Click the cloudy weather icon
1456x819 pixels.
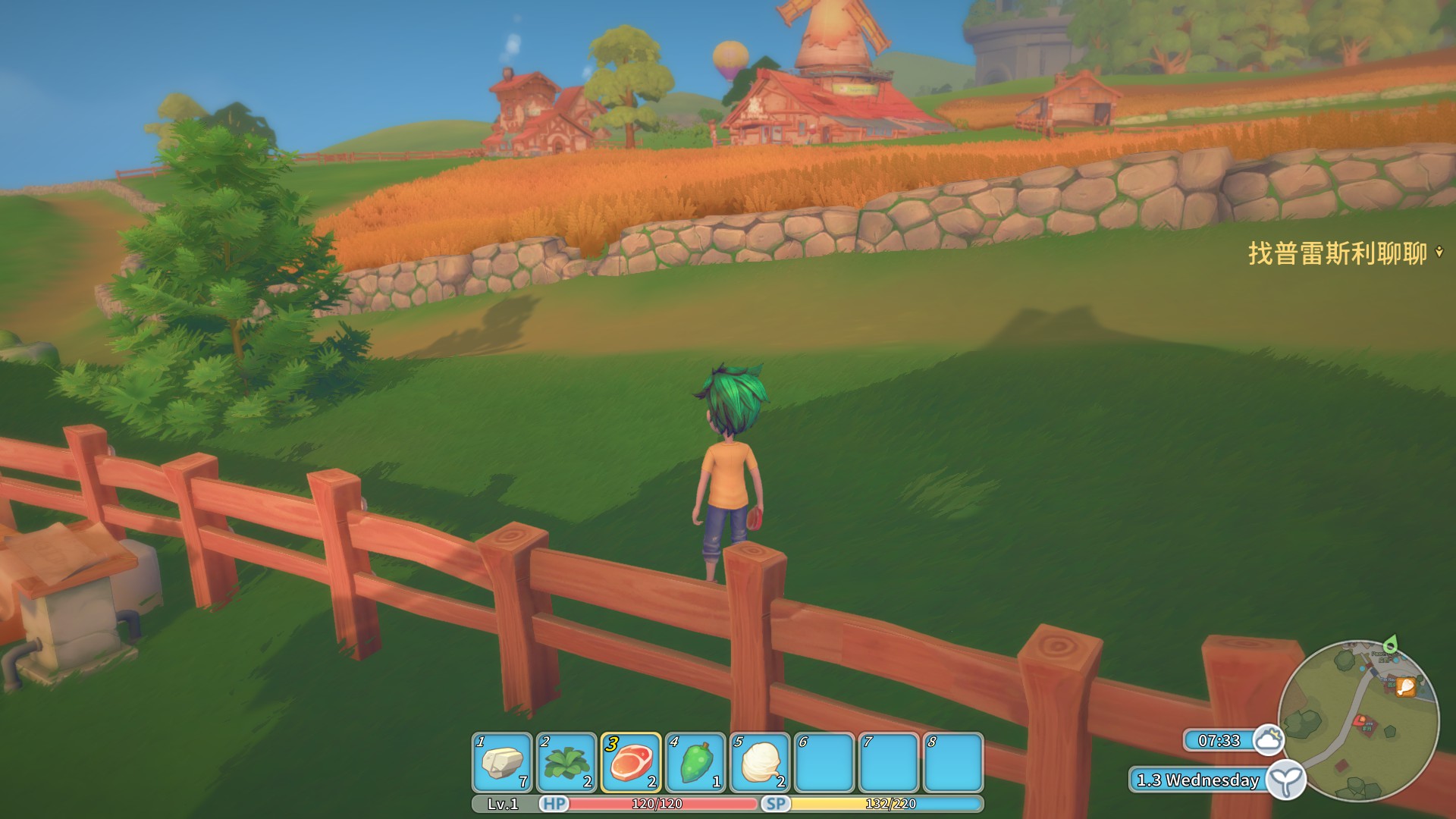click(1268, 739)
